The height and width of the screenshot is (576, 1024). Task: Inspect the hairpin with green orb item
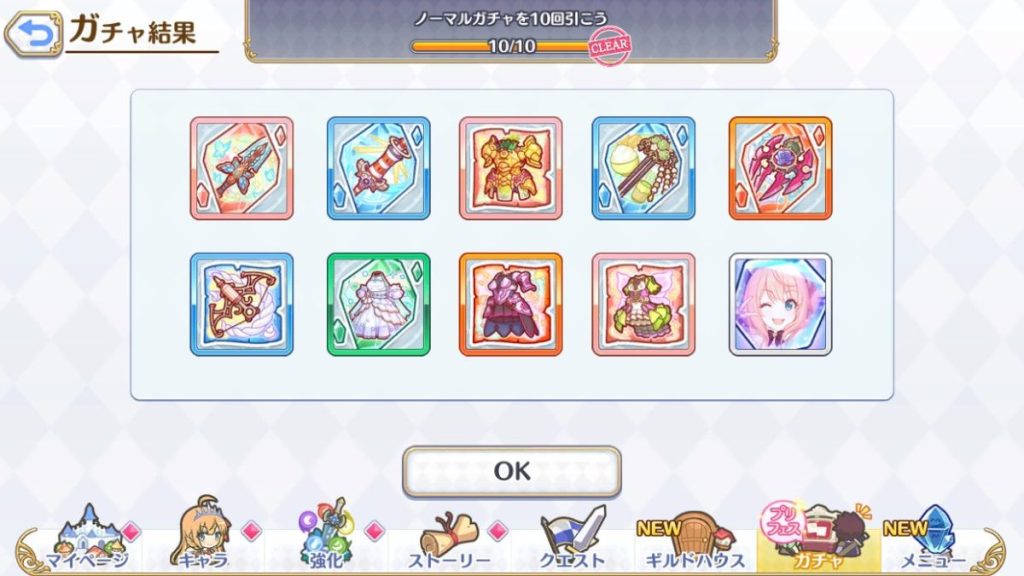(x=643, y=168)
